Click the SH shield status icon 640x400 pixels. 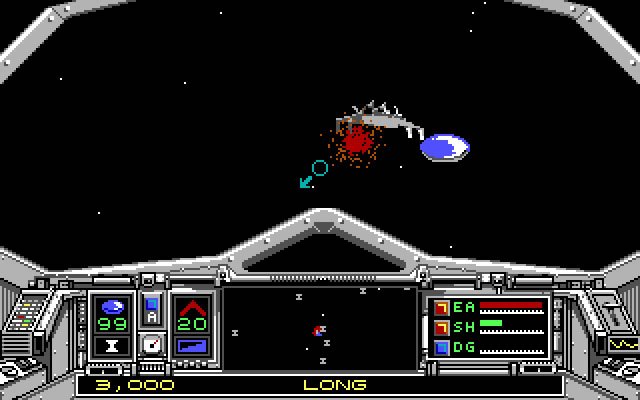442,326
